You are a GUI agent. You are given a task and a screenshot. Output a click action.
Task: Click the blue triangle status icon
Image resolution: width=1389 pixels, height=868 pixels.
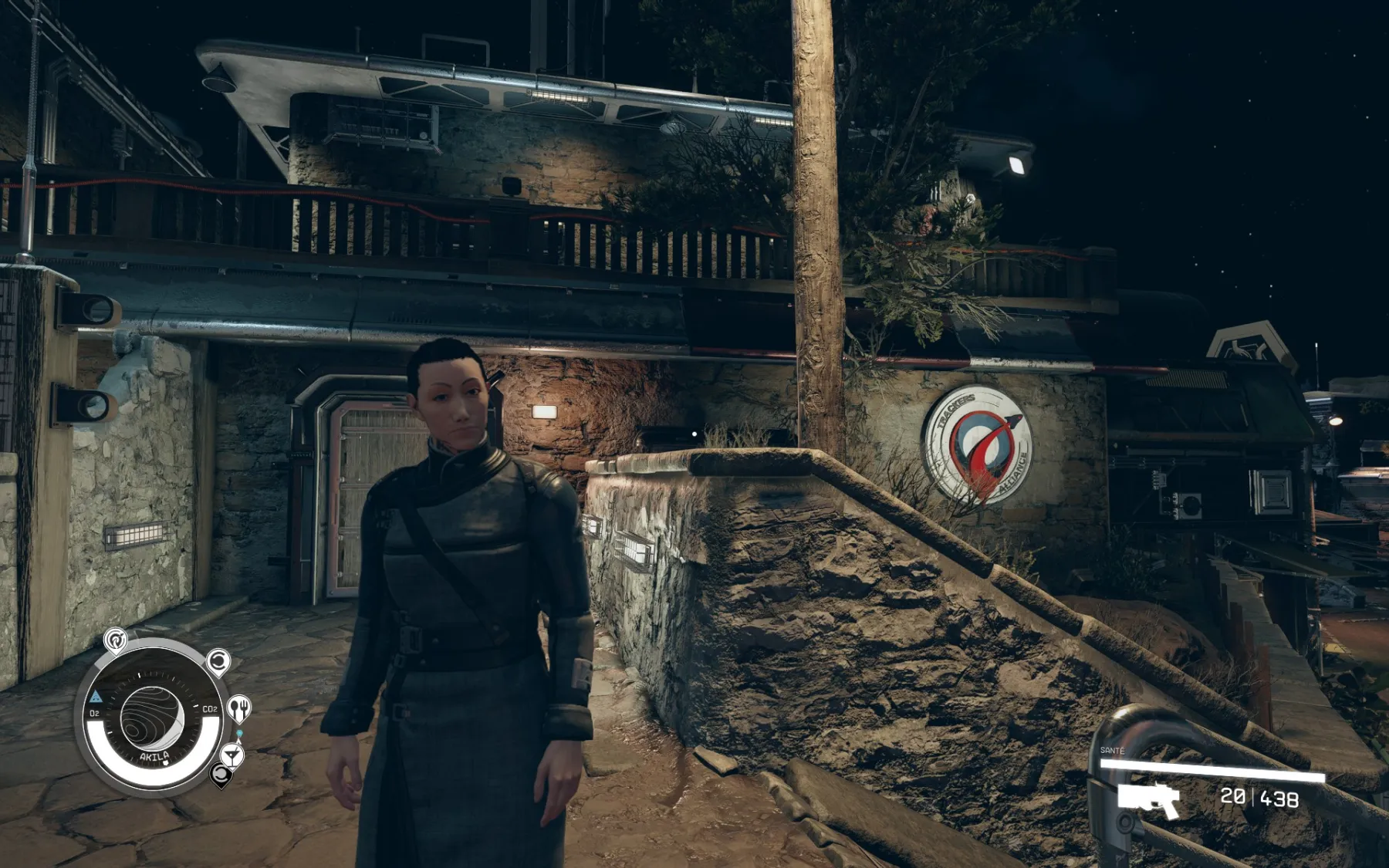click(96, 697)
